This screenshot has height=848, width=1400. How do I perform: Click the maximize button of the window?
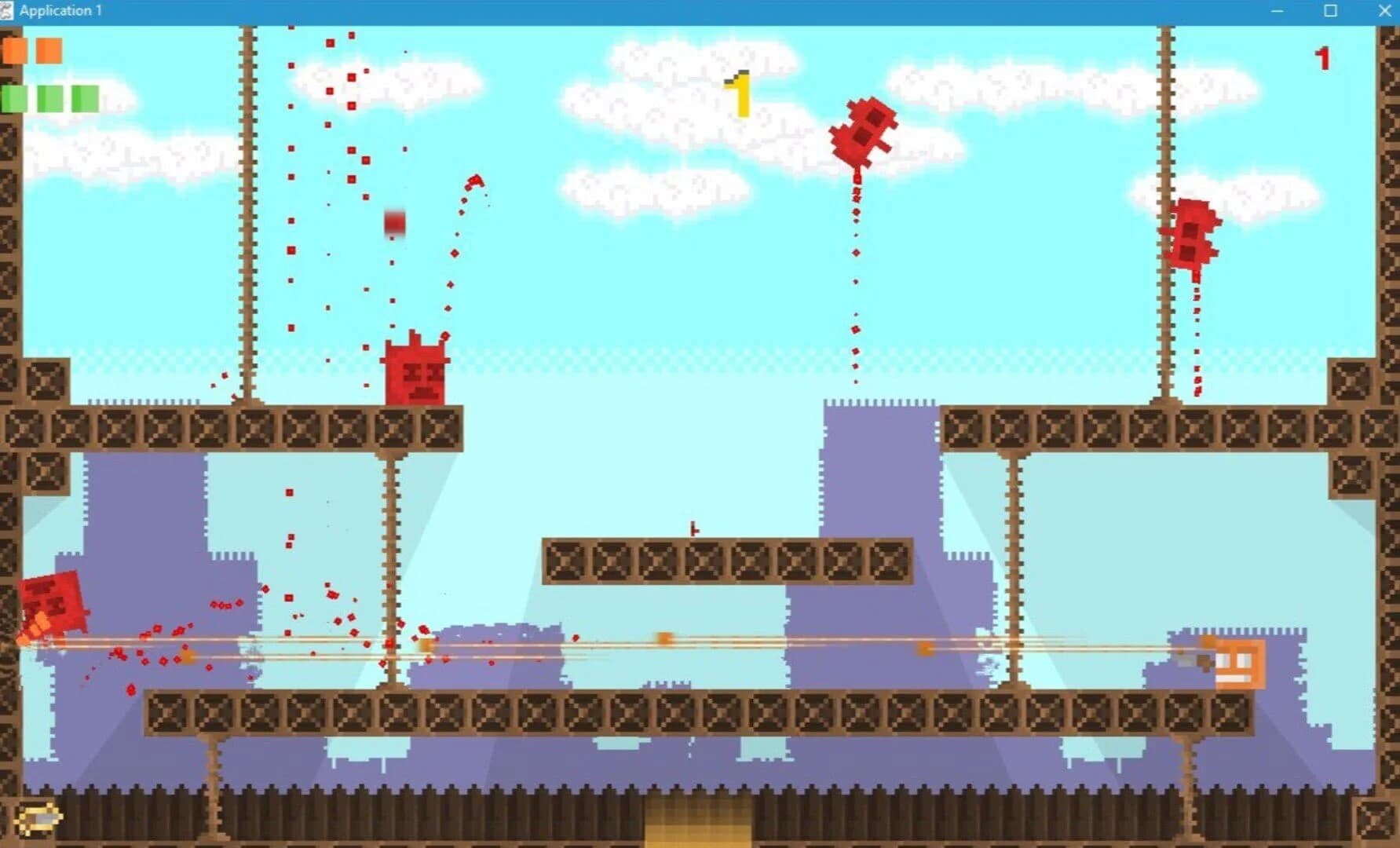coord(1329,10)
